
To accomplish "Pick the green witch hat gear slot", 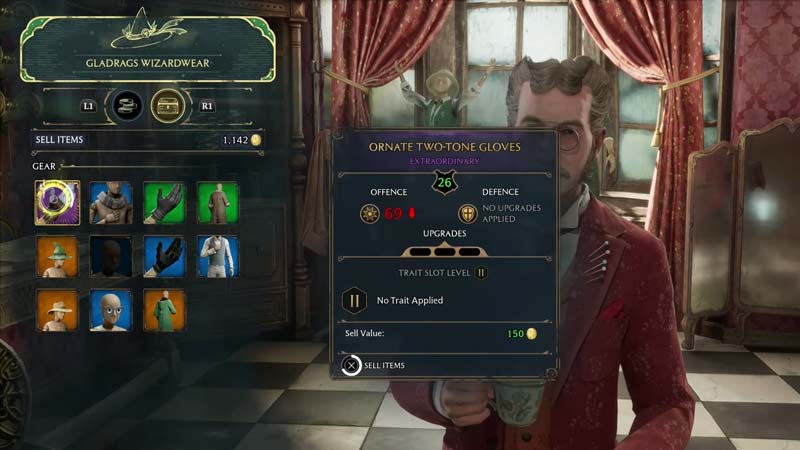I will 57,256.
